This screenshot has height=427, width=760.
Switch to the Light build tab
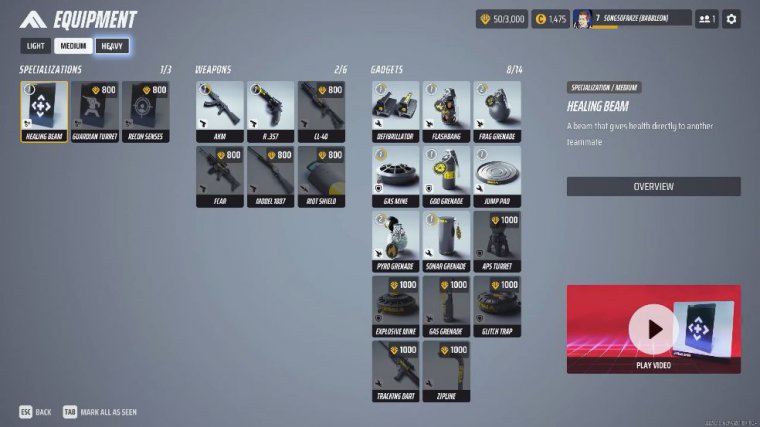35,46
